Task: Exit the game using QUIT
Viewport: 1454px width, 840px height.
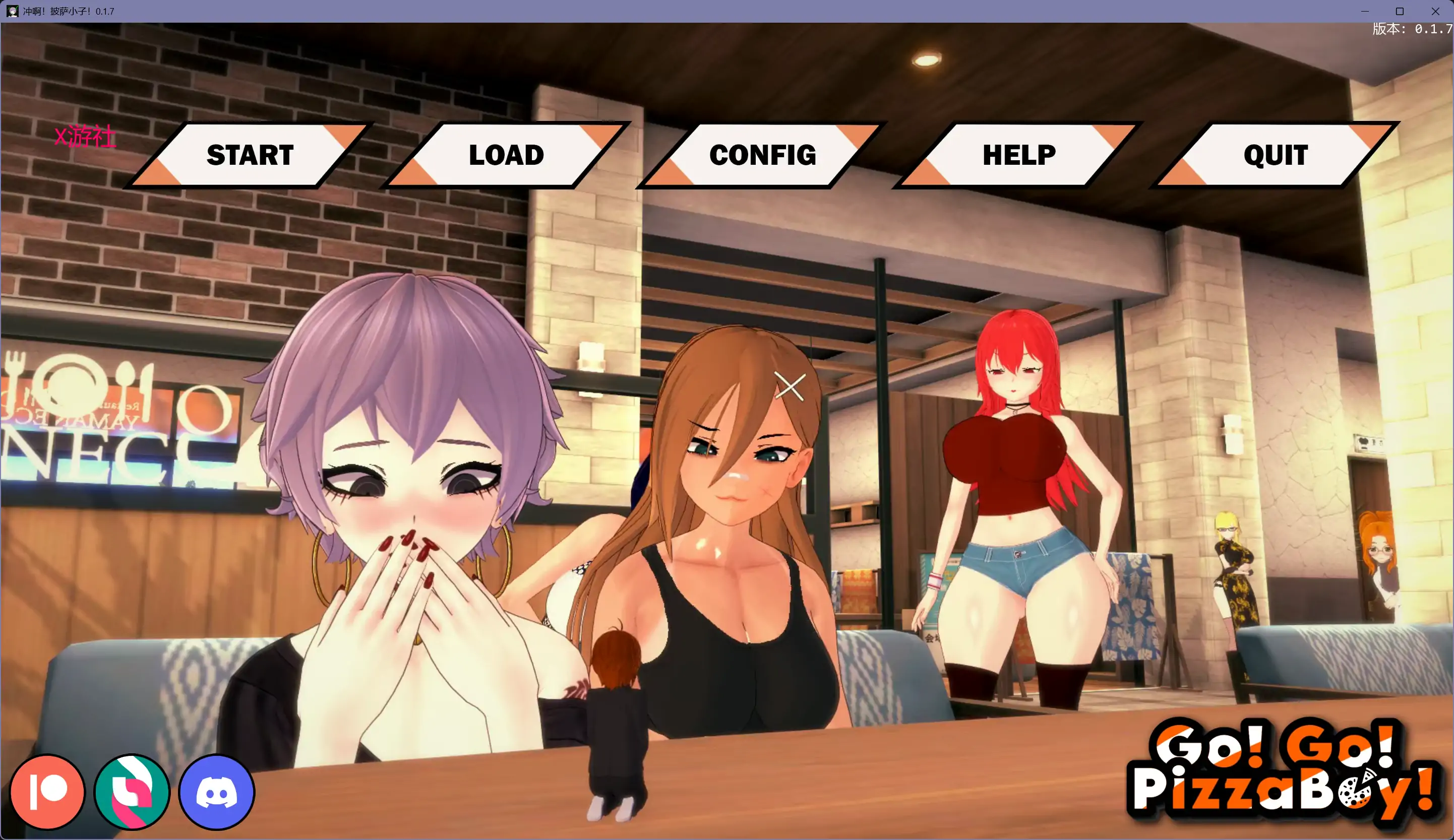Action: (x=1275, y=155)
